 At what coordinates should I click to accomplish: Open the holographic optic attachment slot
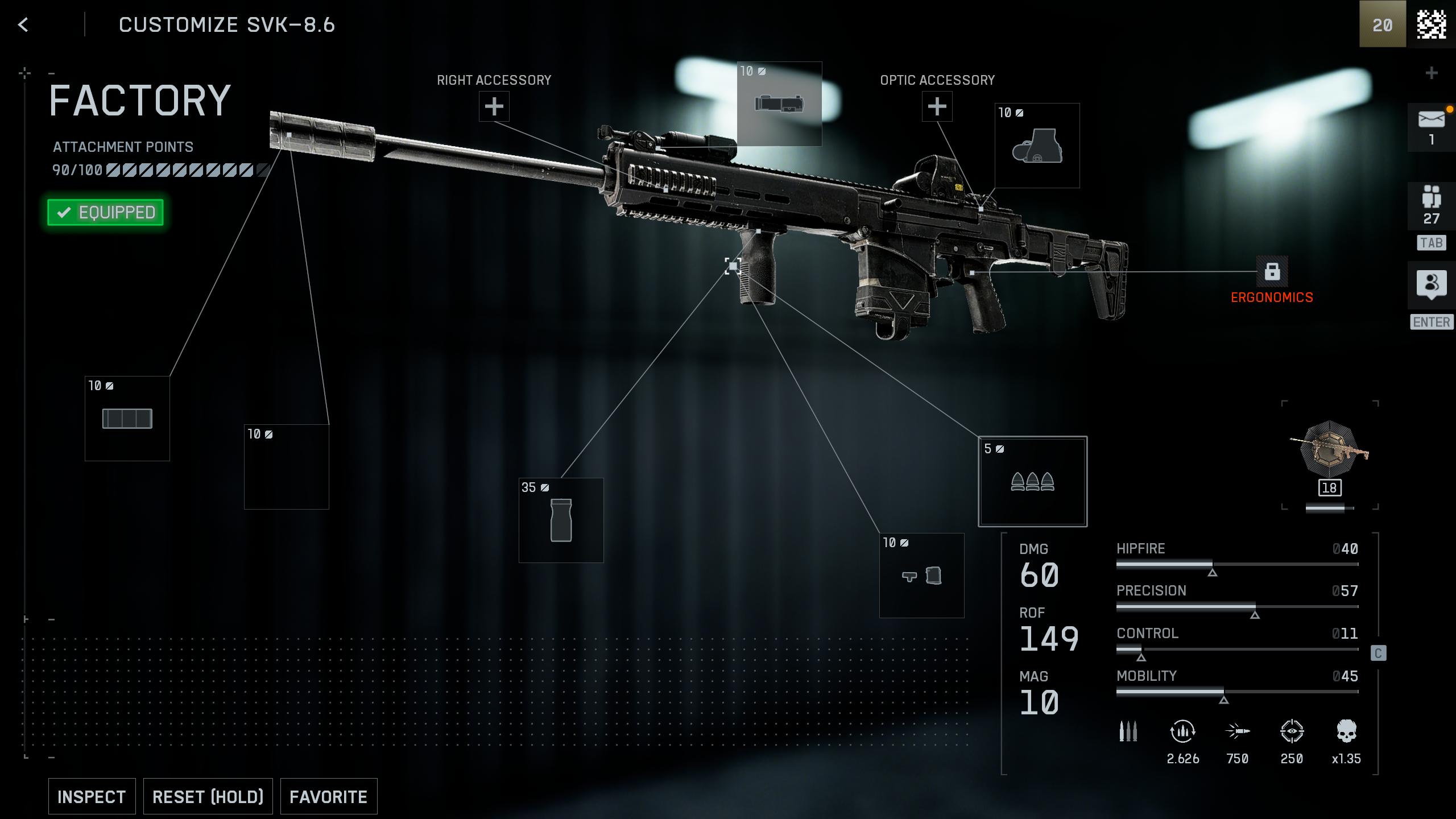(1037, 146)
